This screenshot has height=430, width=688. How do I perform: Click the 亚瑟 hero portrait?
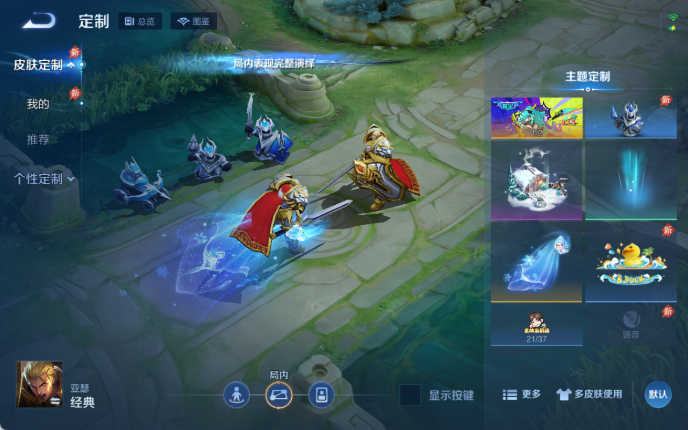click(x=40, y=384)
